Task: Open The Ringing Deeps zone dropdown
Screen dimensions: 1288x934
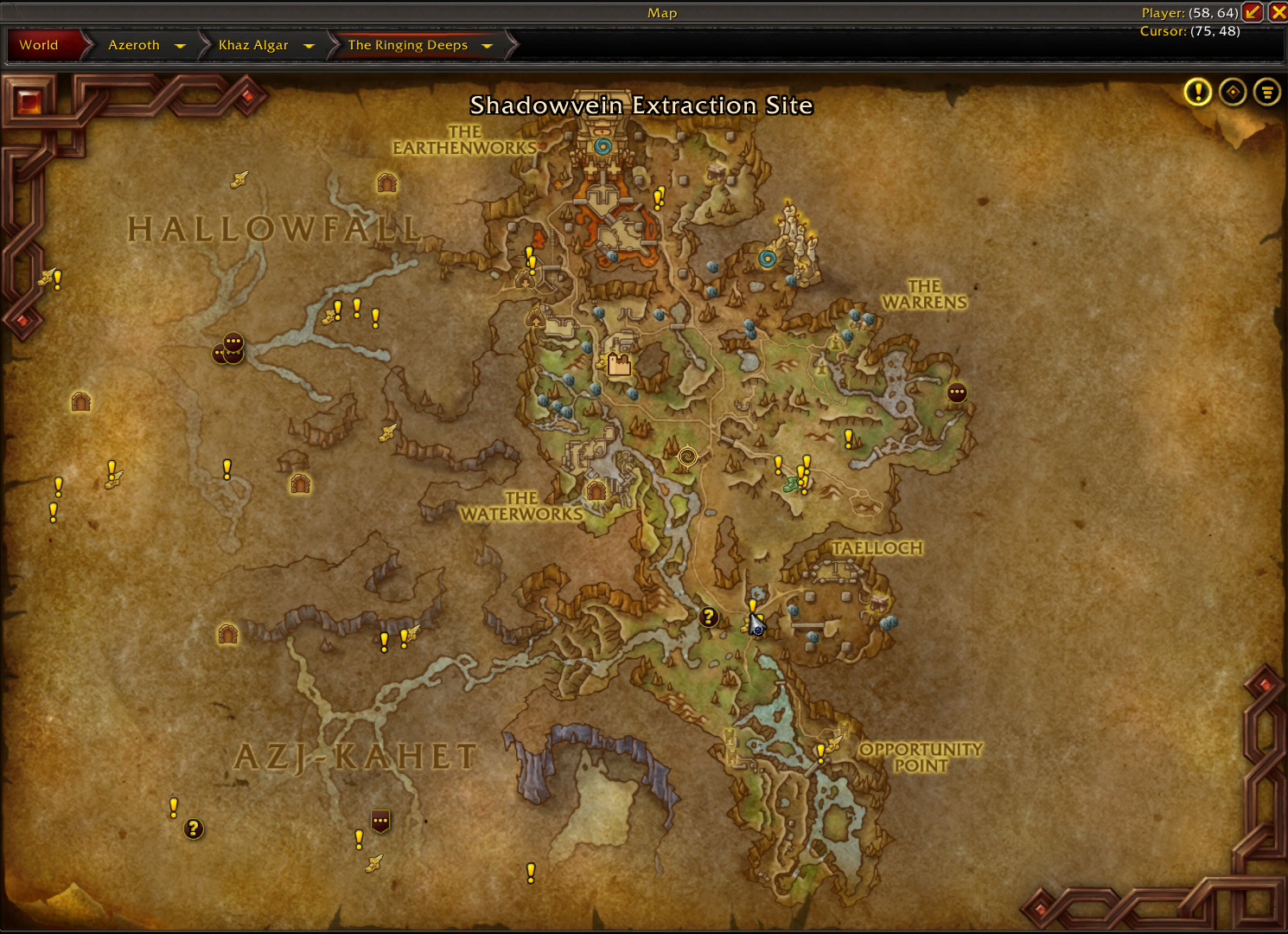Action: 487,46
